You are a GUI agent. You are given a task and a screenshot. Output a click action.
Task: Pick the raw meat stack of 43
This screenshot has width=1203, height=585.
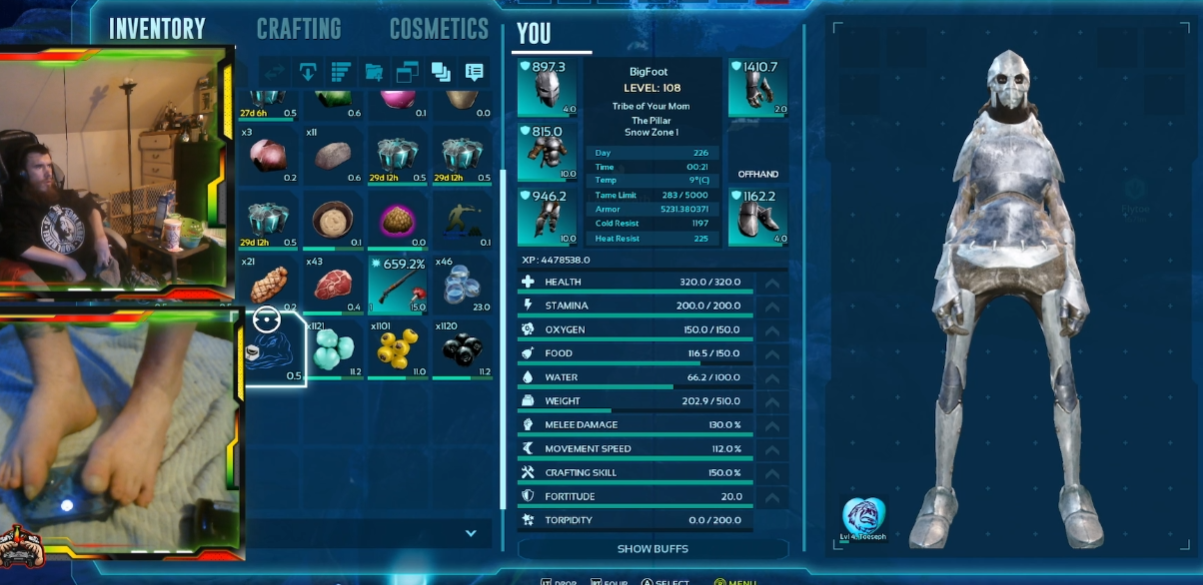pyautogui.click(x=334, y=284)
